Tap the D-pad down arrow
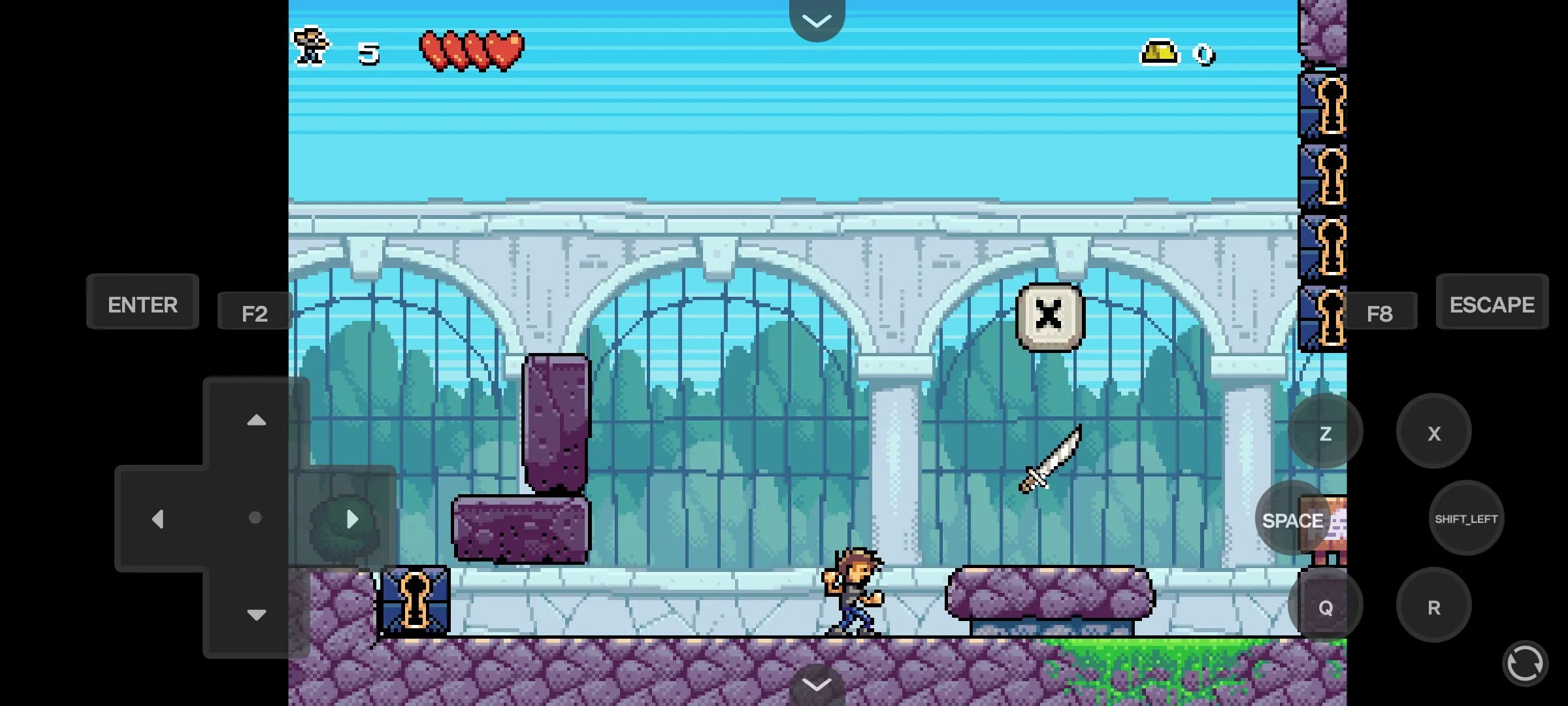 pos(256,614)
